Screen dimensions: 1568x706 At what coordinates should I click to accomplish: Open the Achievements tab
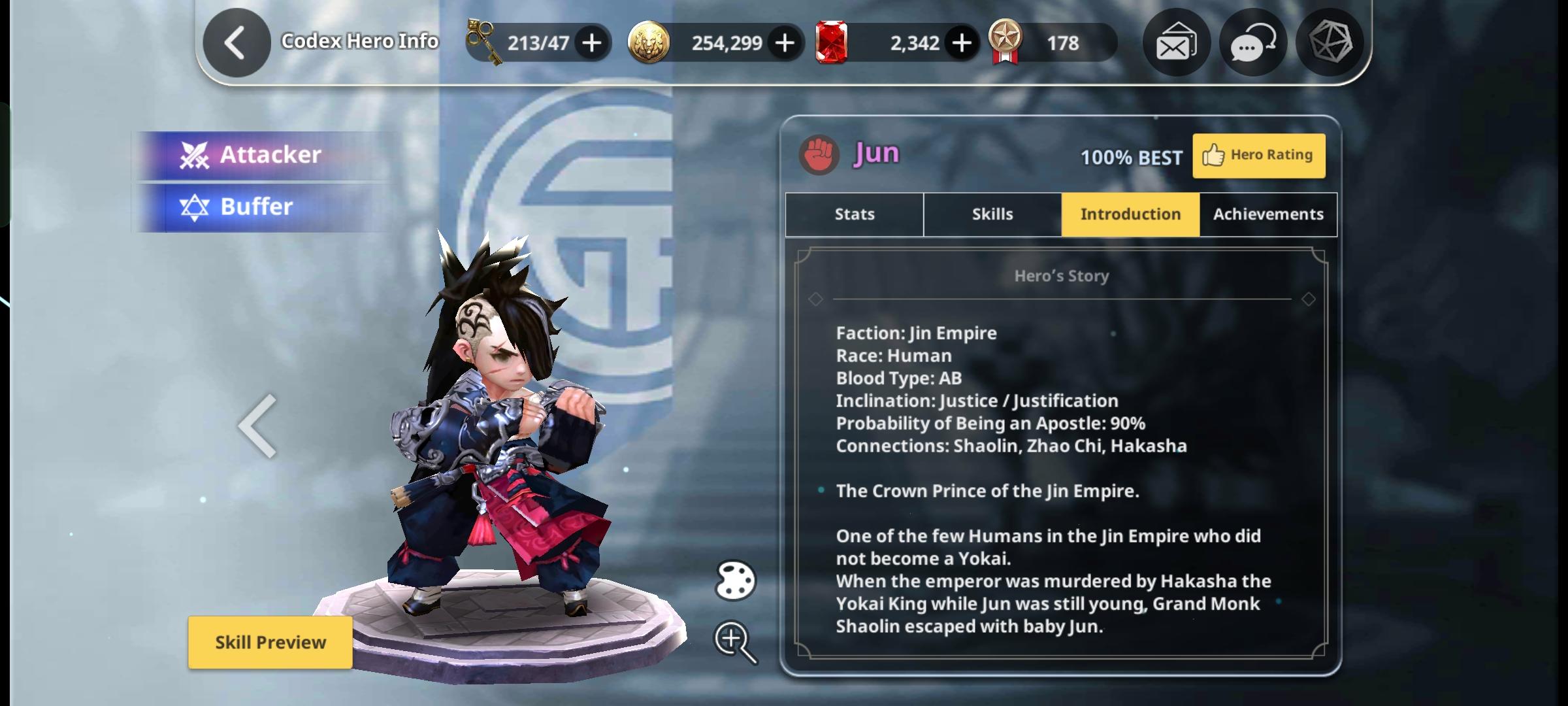[1268, 214]
